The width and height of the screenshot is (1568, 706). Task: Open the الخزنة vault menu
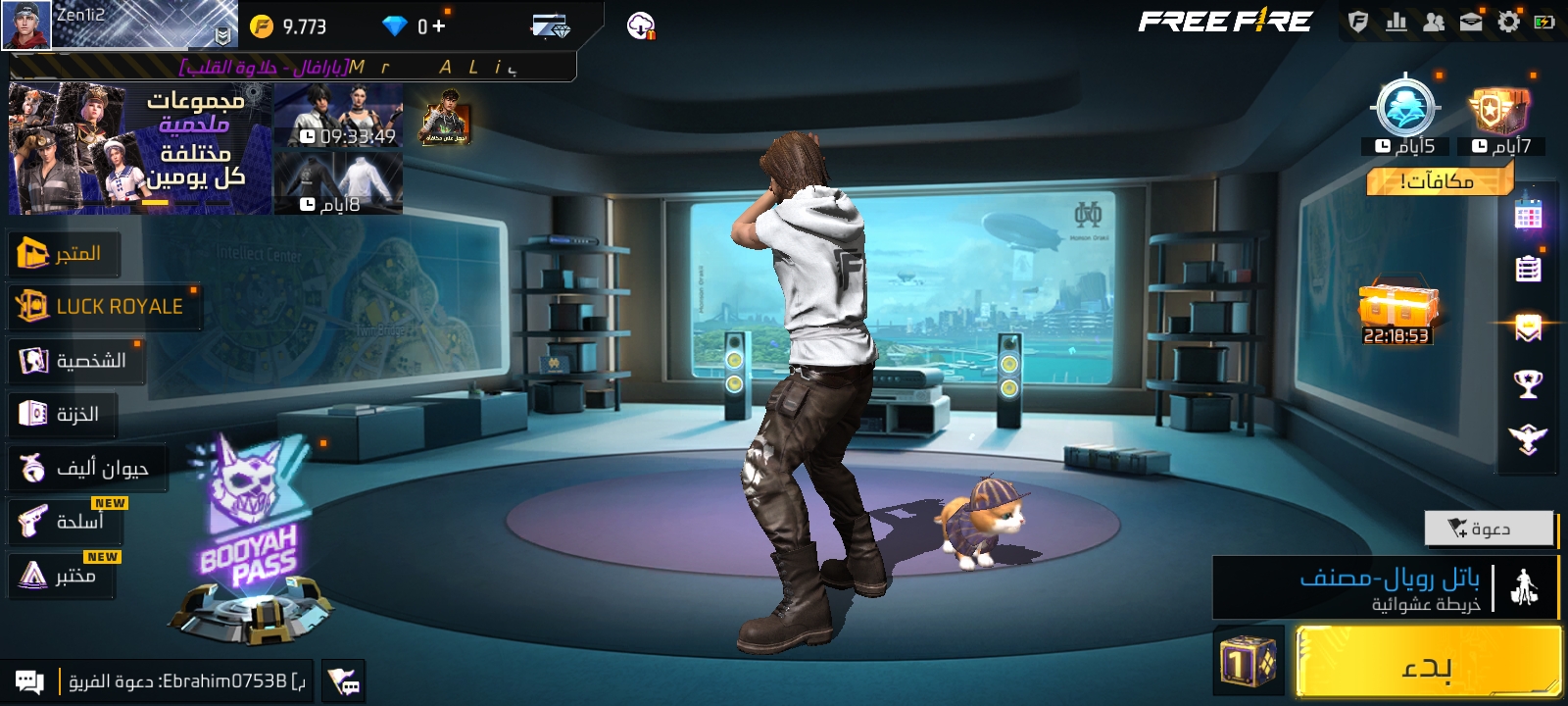pos(62,415)
